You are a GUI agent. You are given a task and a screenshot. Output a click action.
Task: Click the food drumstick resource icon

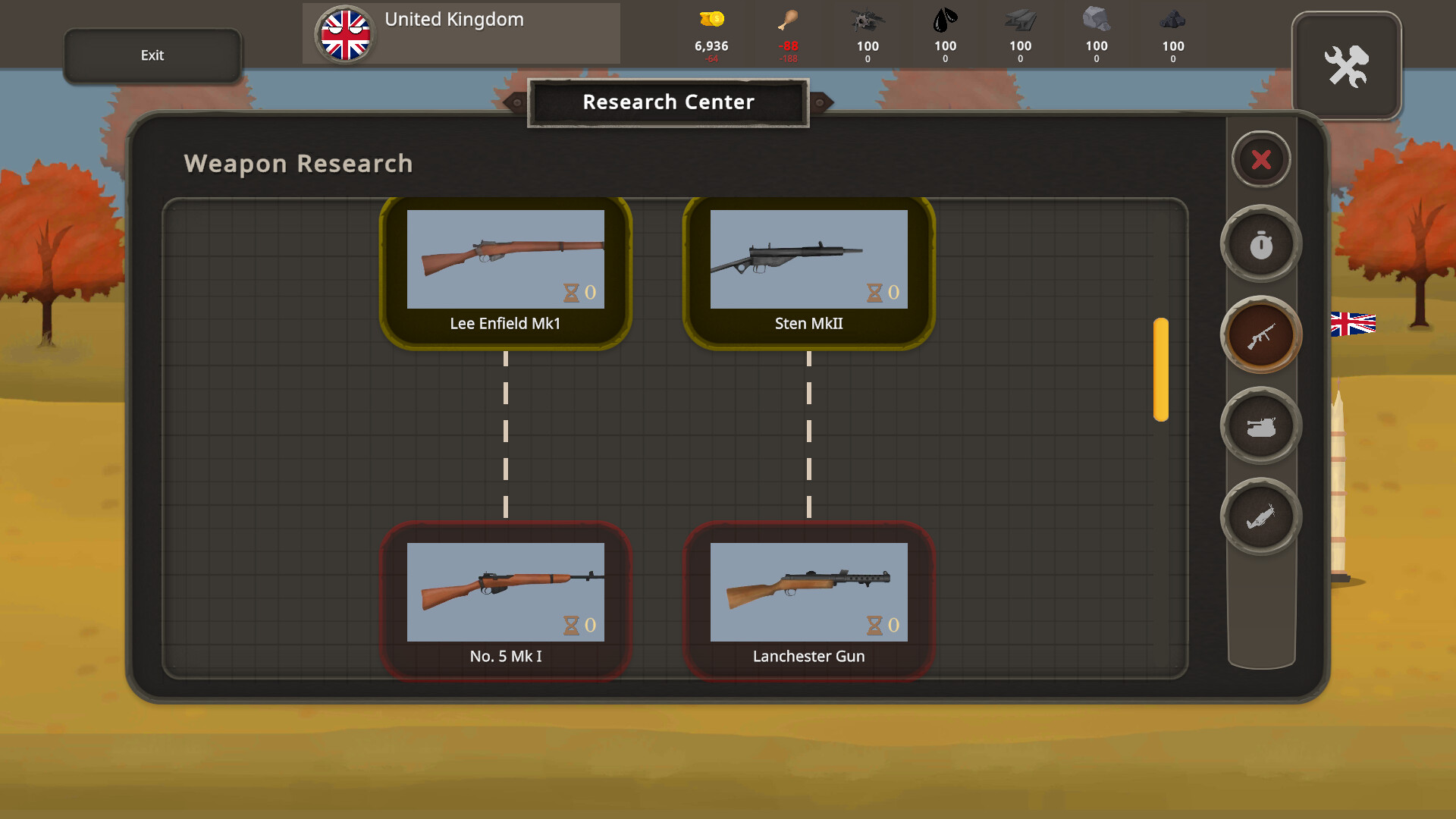(x=789, y=20)
